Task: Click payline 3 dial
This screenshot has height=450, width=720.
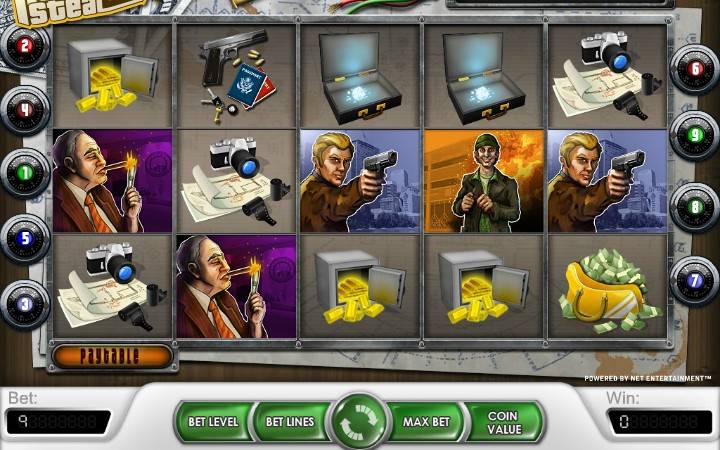Action: click(x=25, y=303)
